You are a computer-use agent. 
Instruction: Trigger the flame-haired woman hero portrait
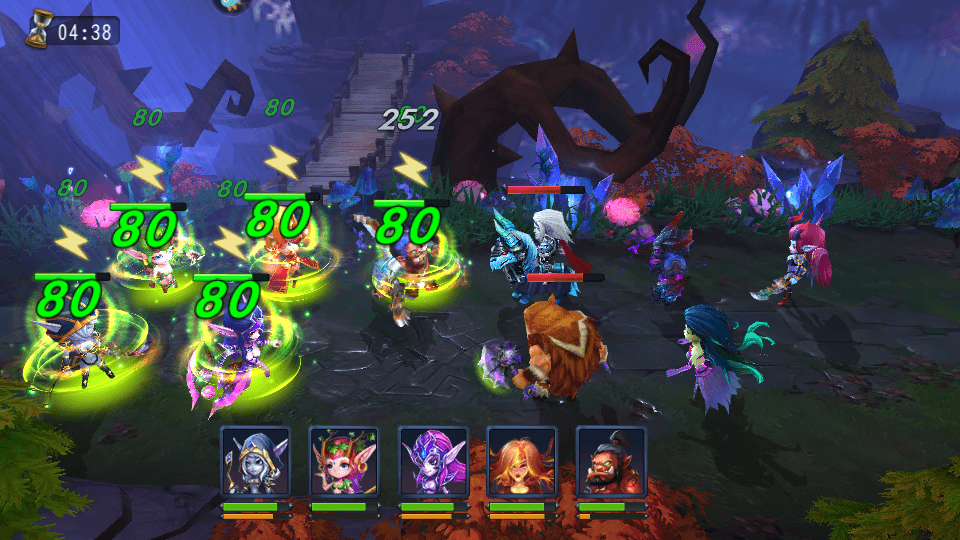tap(522, 461)
